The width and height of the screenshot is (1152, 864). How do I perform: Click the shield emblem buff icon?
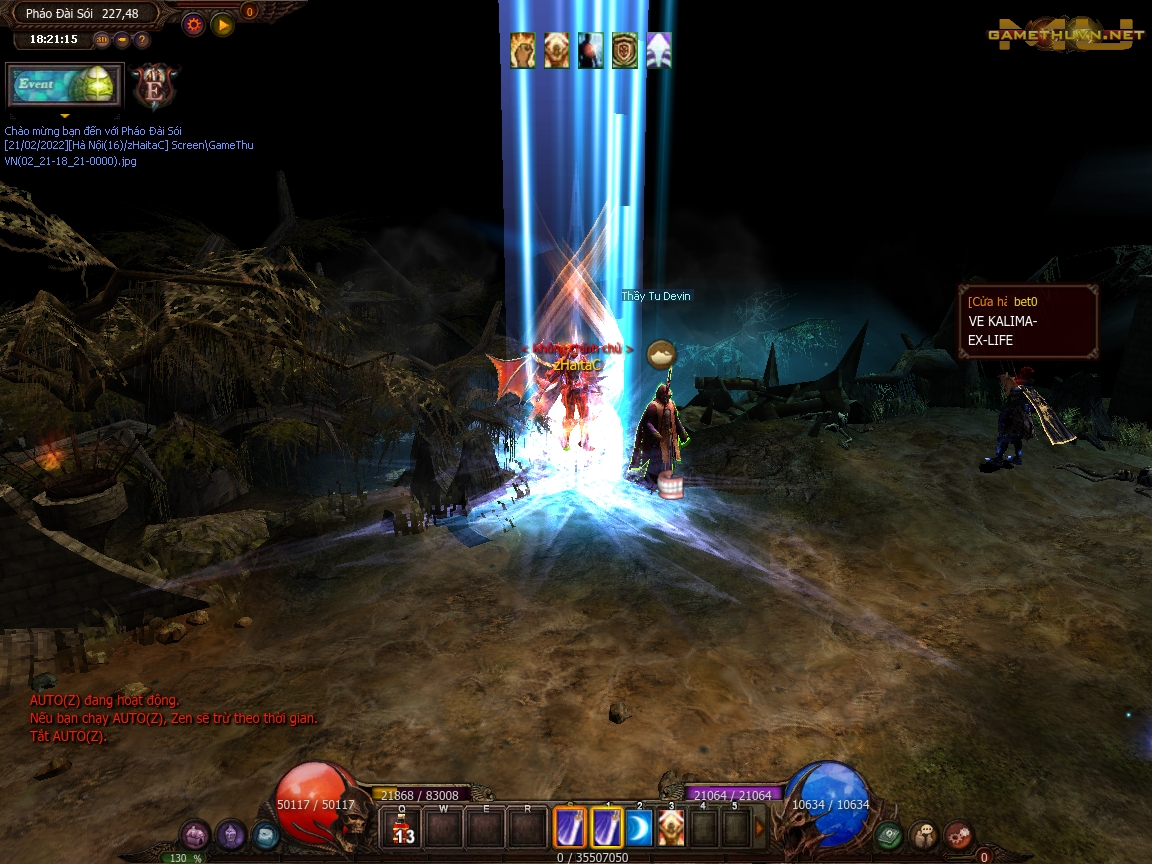[x=625, y=50]
